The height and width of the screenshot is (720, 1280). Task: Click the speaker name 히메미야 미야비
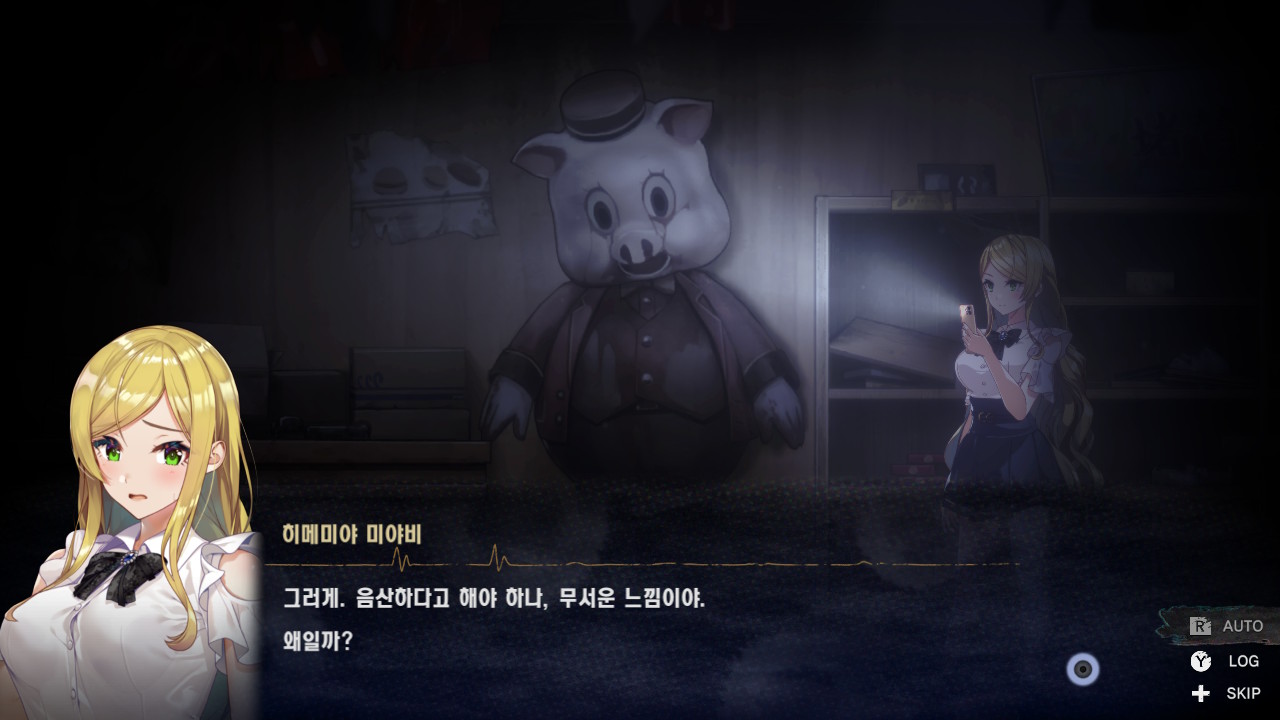352,534
